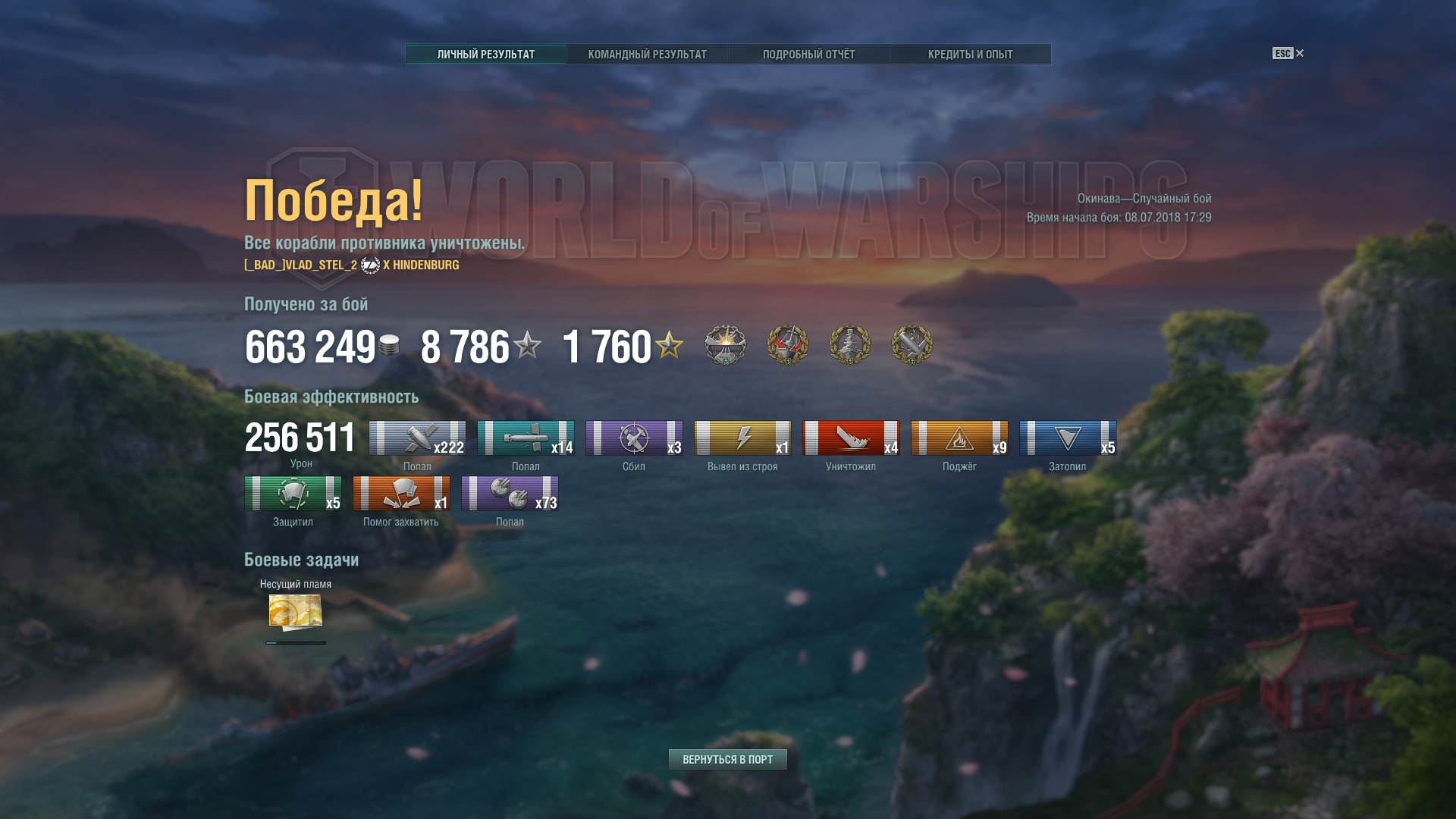Select the blue x5 flooding ribbon
Image resolution: width=1456 pixels, height=819 pixels.
1068,438
